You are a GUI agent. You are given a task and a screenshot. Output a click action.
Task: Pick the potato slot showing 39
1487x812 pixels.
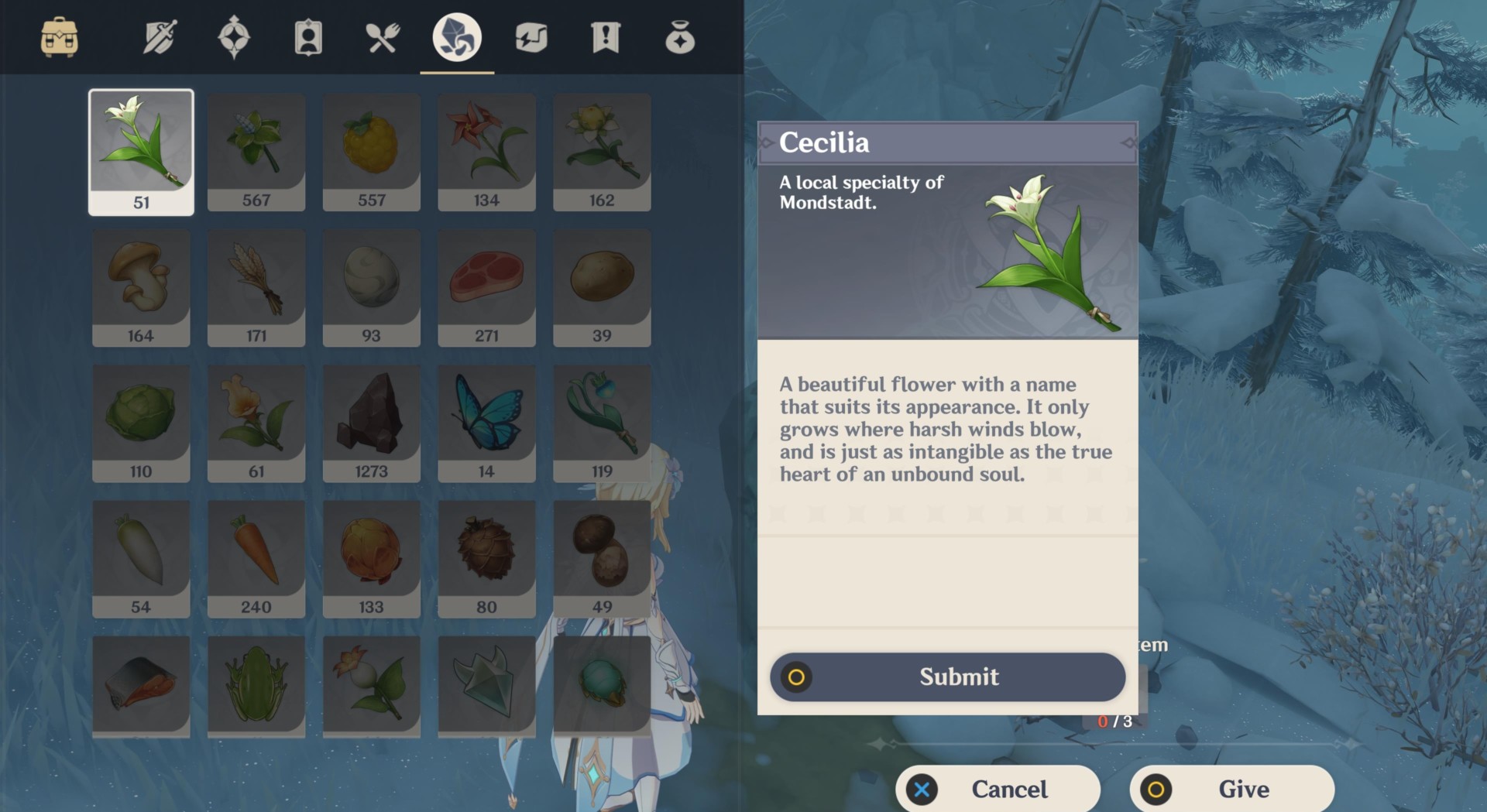602,288
